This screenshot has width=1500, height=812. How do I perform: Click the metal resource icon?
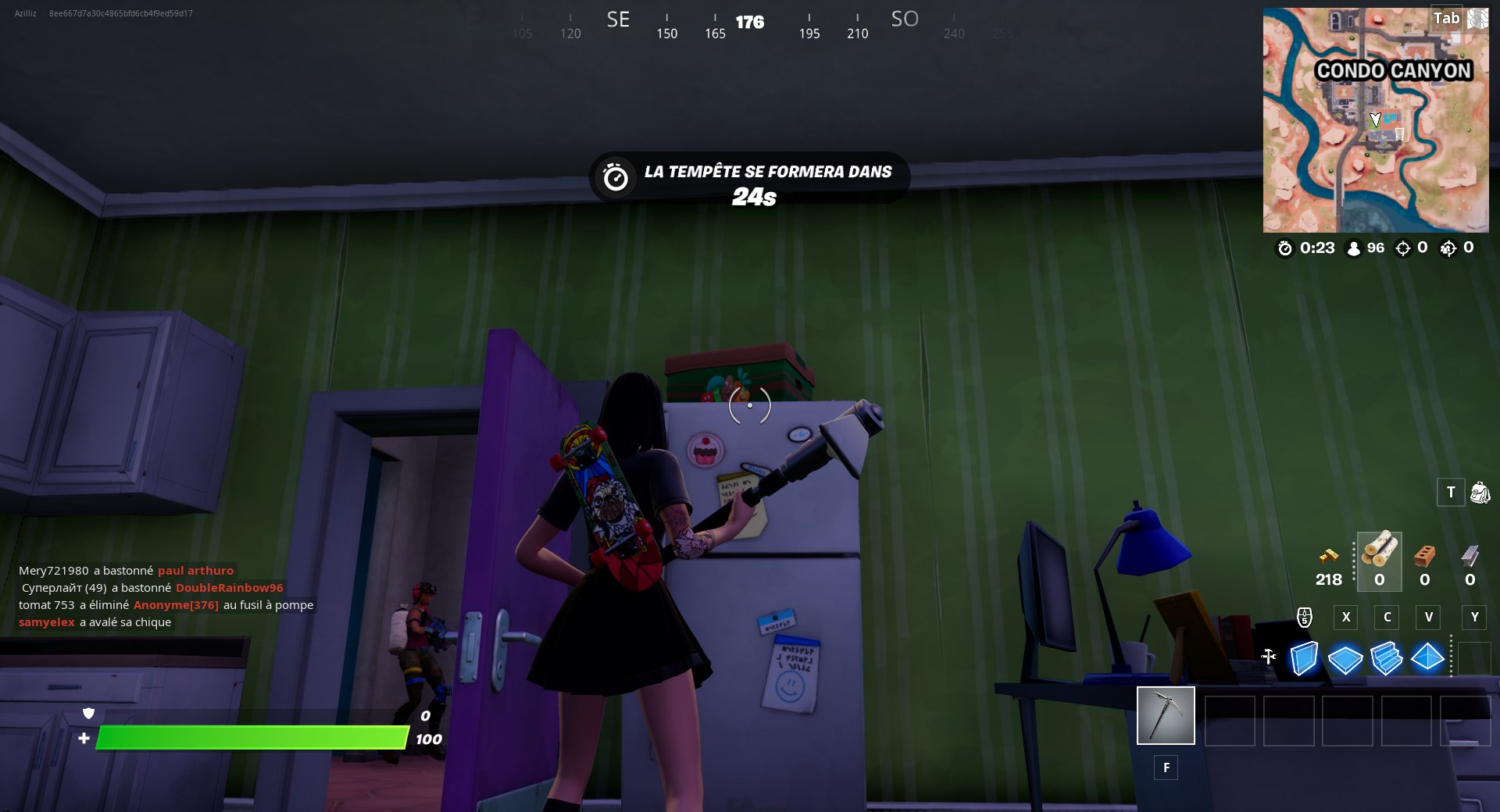tap(1472, 556)
